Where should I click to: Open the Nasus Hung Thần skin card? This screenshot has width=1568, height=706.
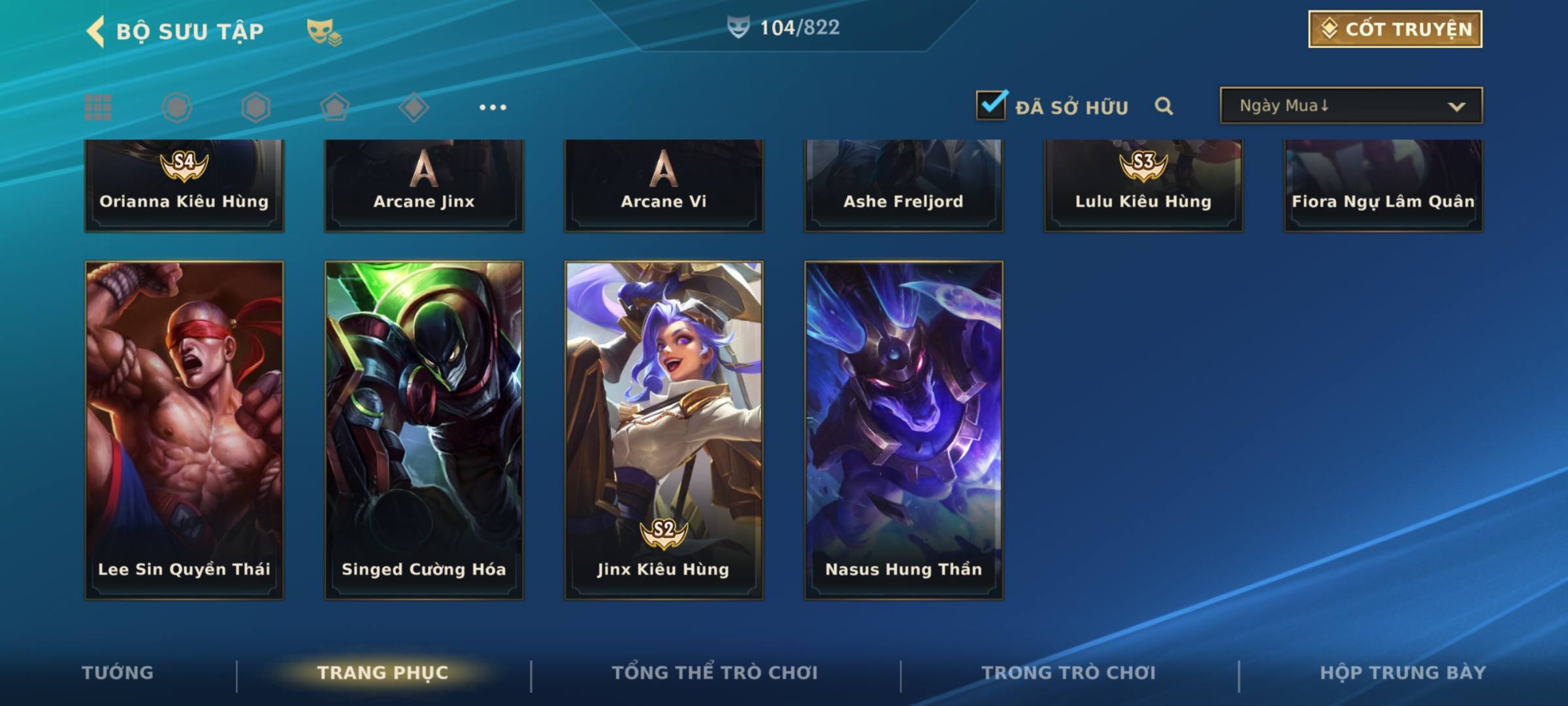(x=904, y=430)
